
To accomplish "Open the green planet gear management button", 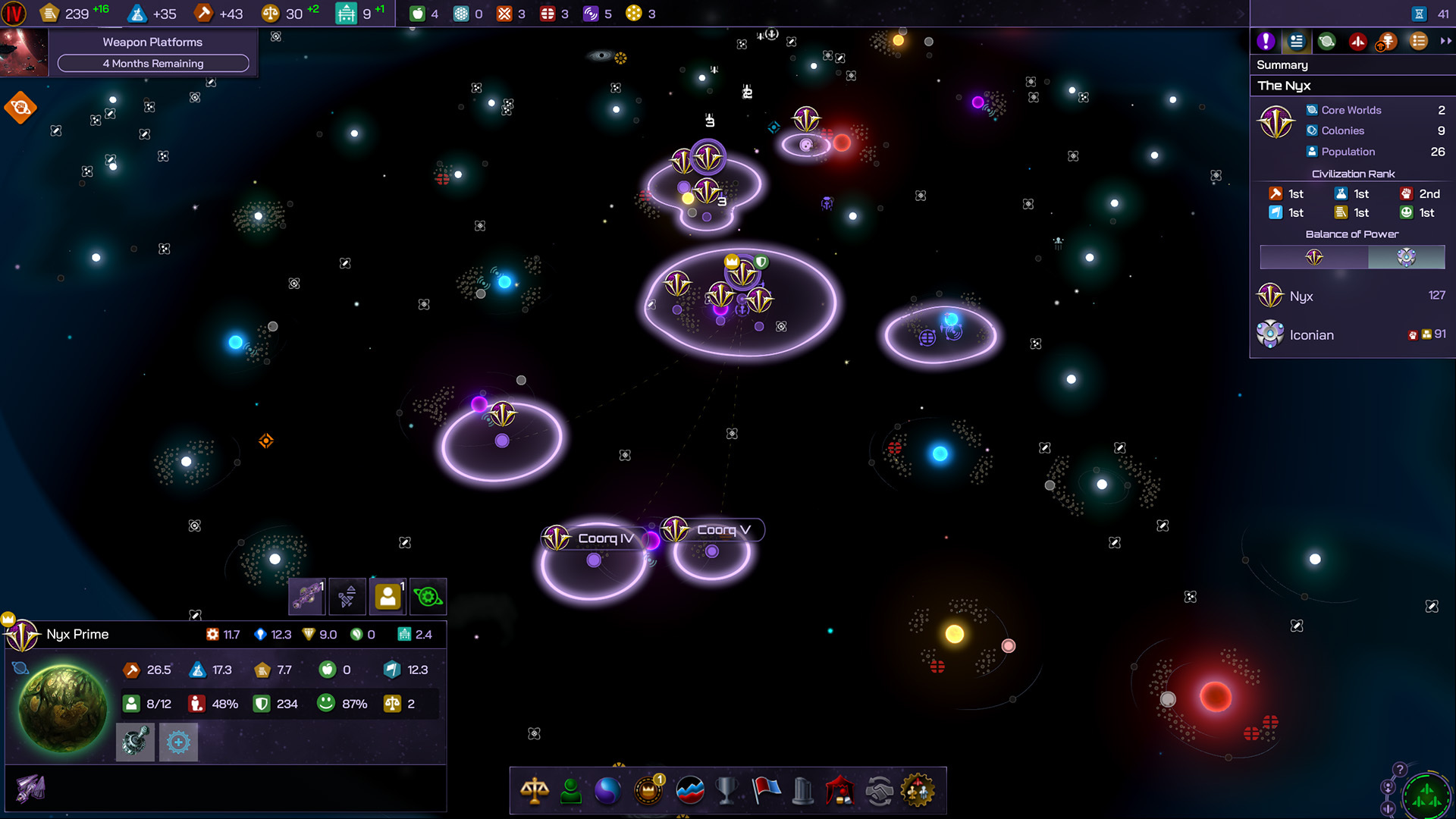I will coord(428,597).
